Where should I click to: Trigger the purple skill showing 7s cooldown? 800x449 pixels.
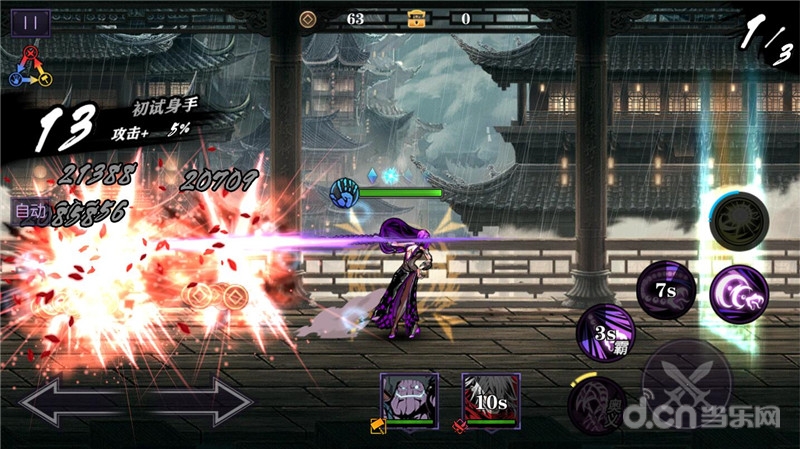click(665, 289)
